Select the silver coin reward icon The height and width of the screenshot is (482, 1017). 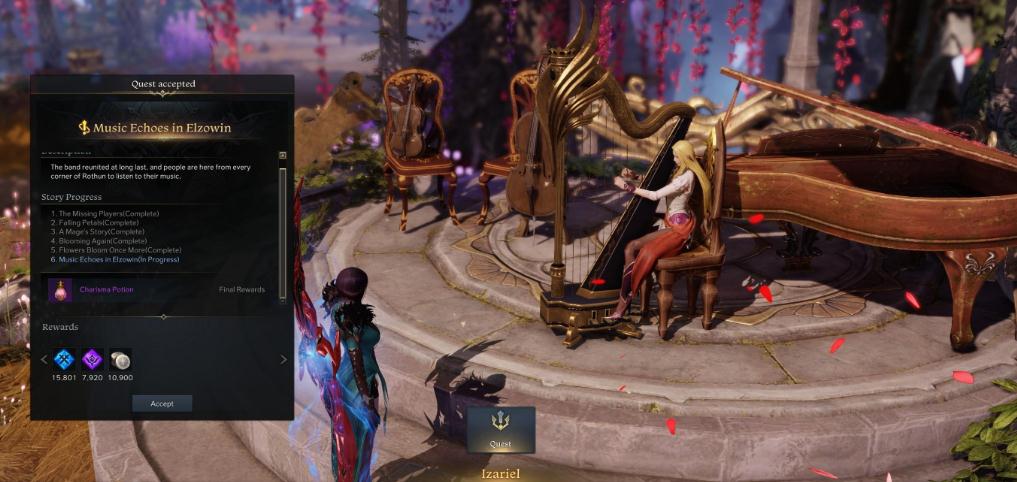coord(121,360)
